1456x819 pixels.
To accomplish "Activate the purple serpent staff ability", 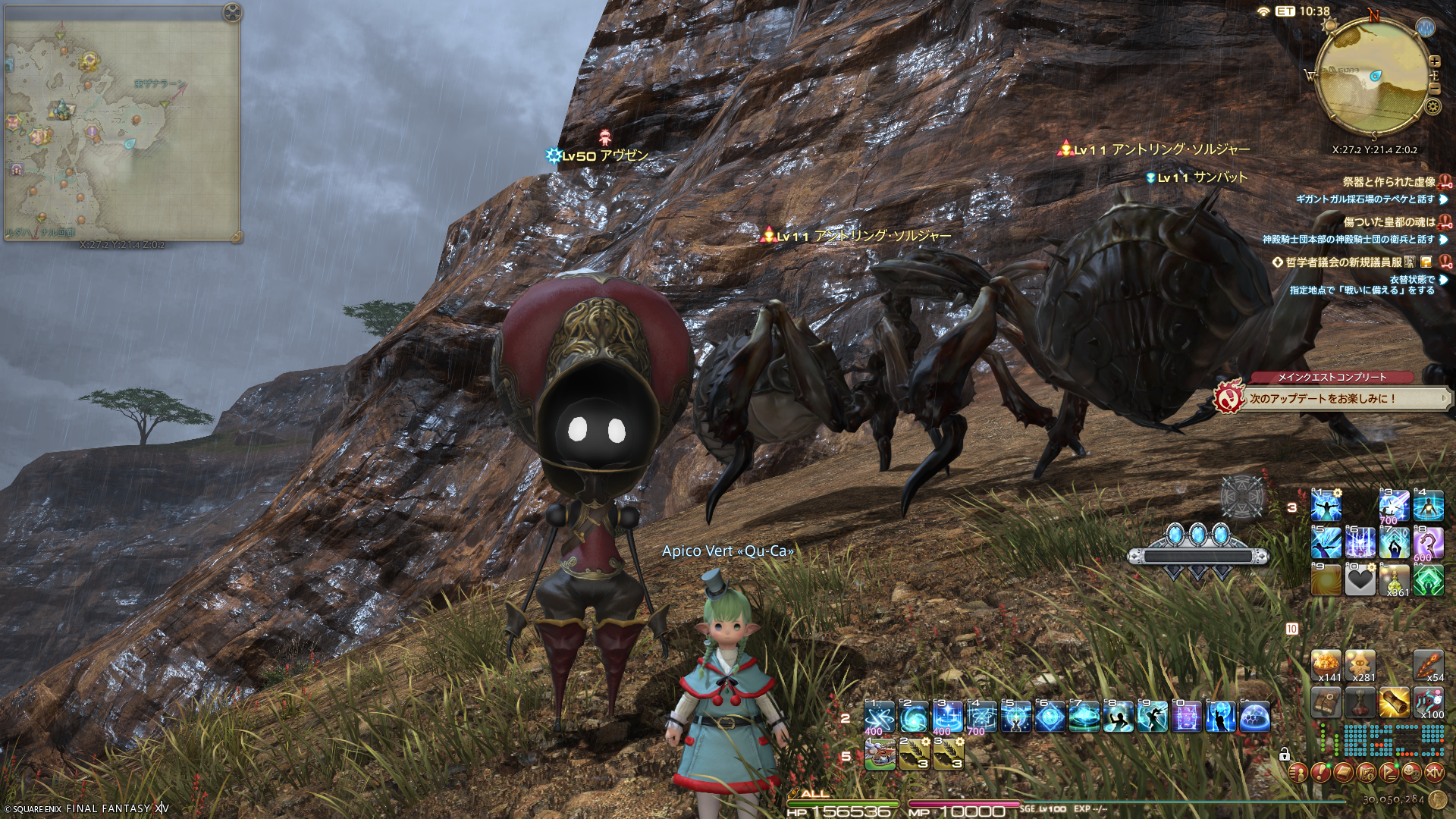I will 1428,542.
